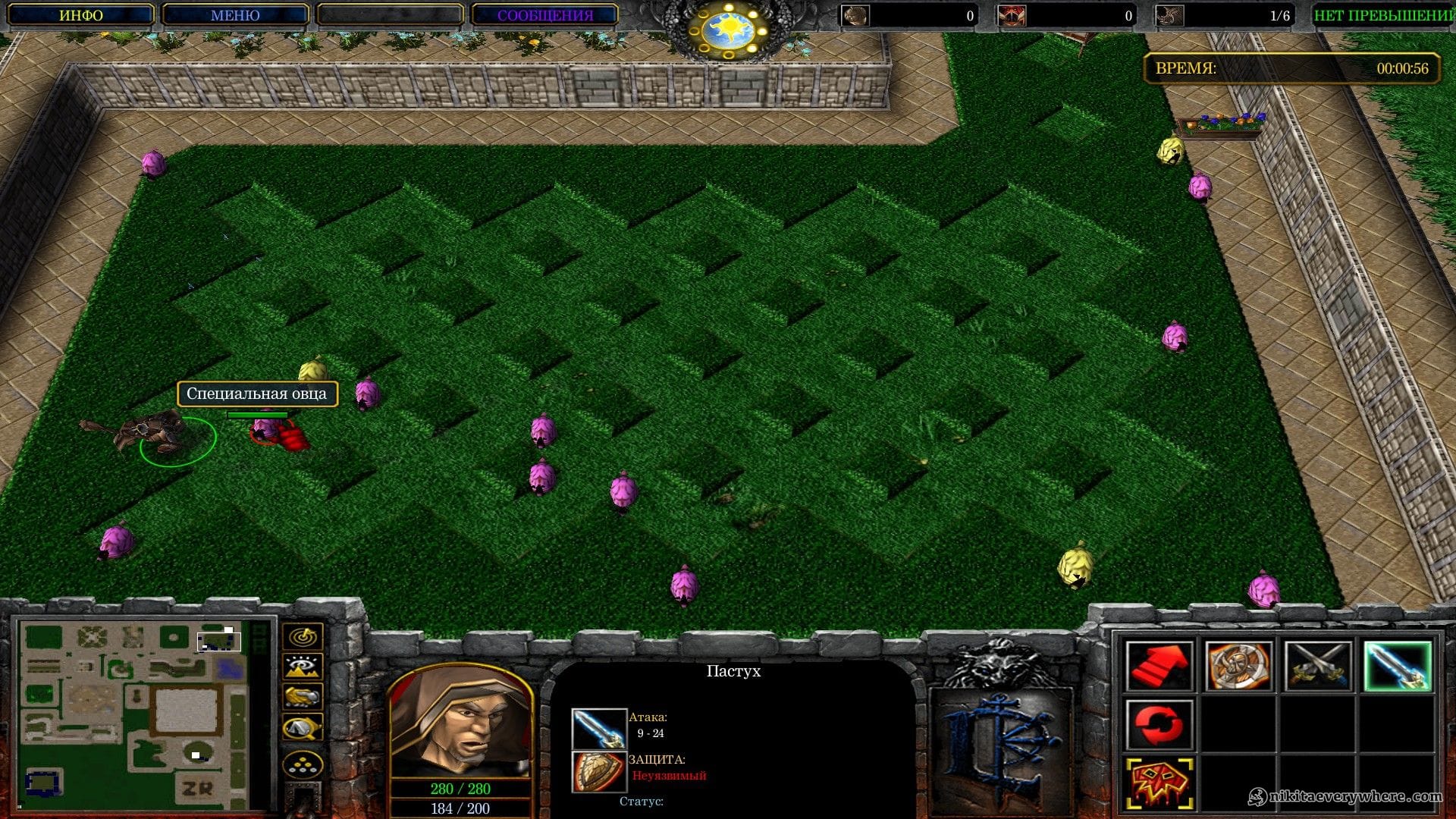Open the СООБЩЕНИЯ message log
1456x819 pixels.
(x=544, y=15)
